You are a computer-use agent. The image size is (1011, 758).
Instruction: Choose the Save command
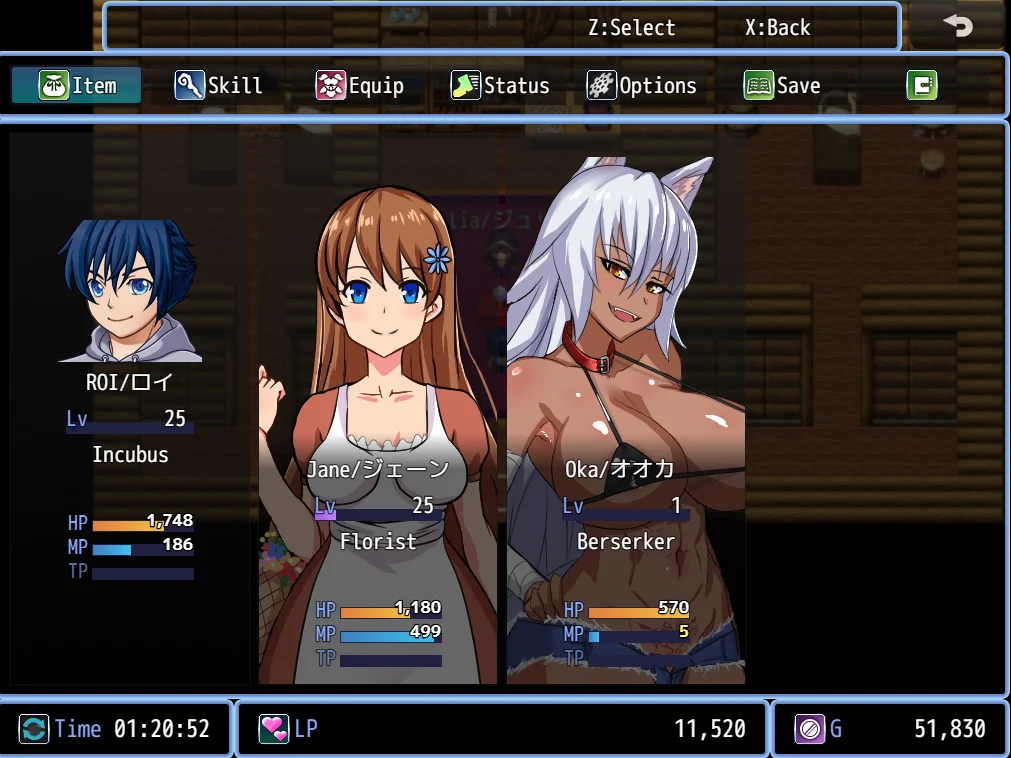pyautogui.click(x=782, y=86)
